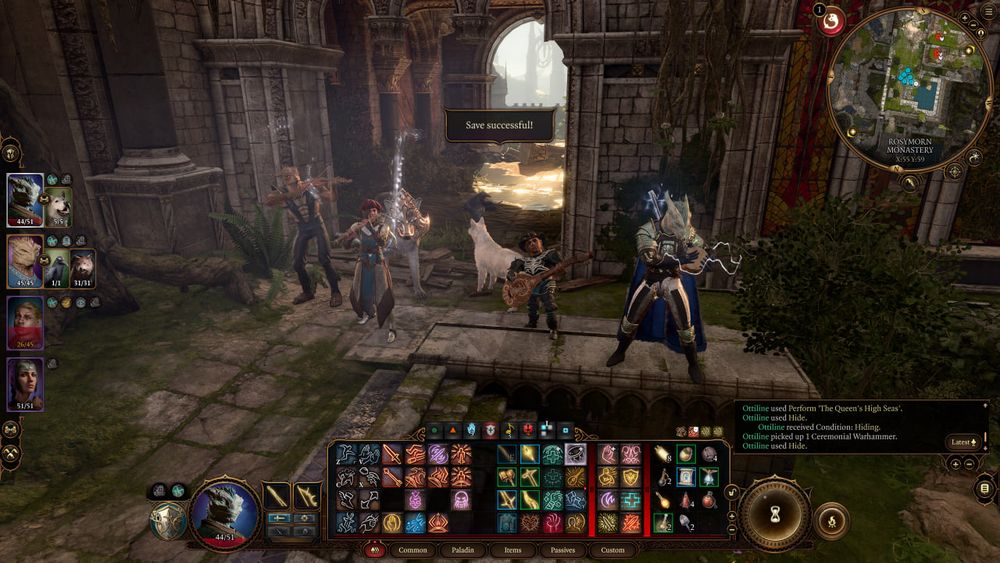Select the Items hotbar tab
The image size is (1000, 563).
[512, 550]
